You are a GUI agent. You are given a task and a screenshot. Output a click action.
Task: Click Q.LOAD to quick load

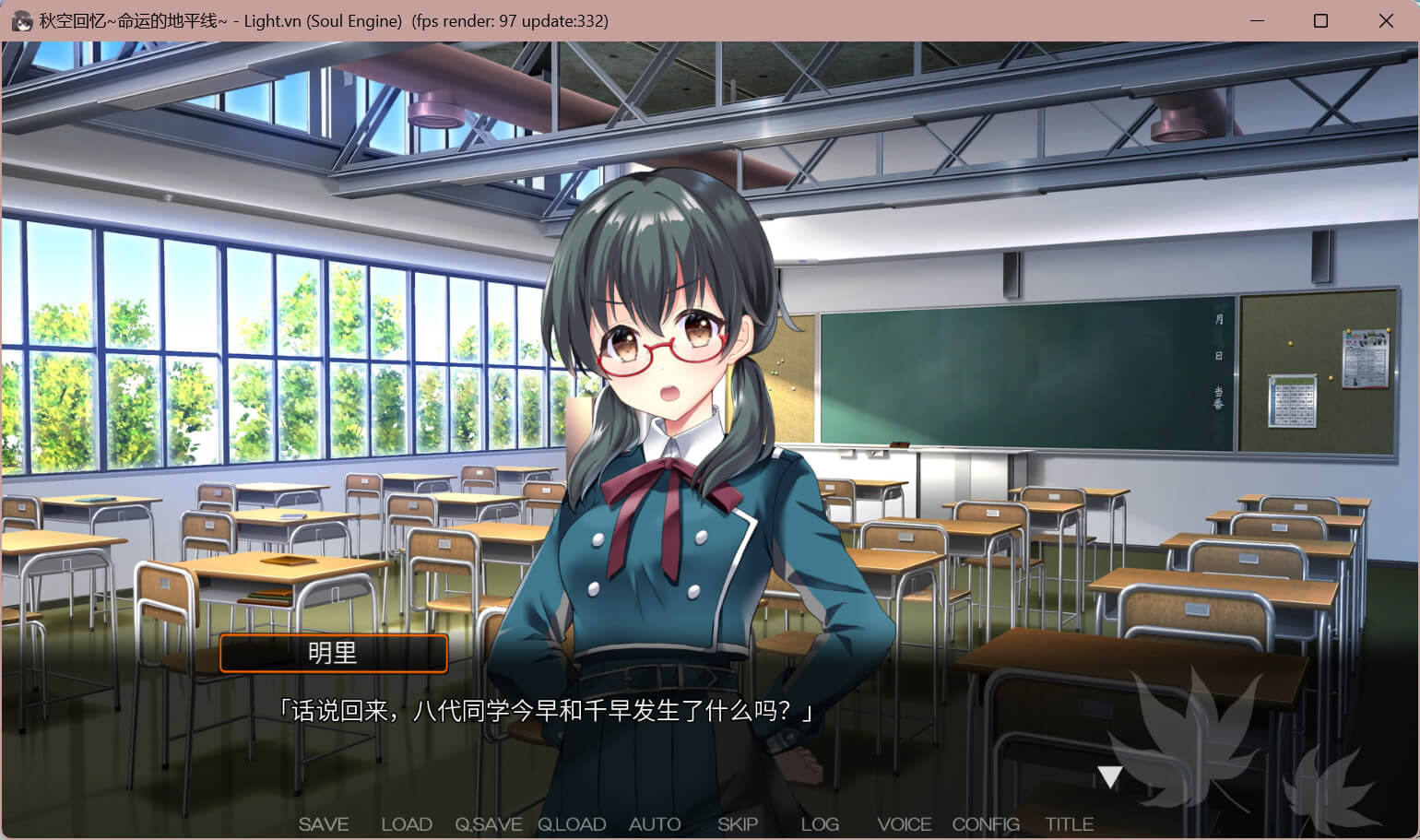[572, 824]
